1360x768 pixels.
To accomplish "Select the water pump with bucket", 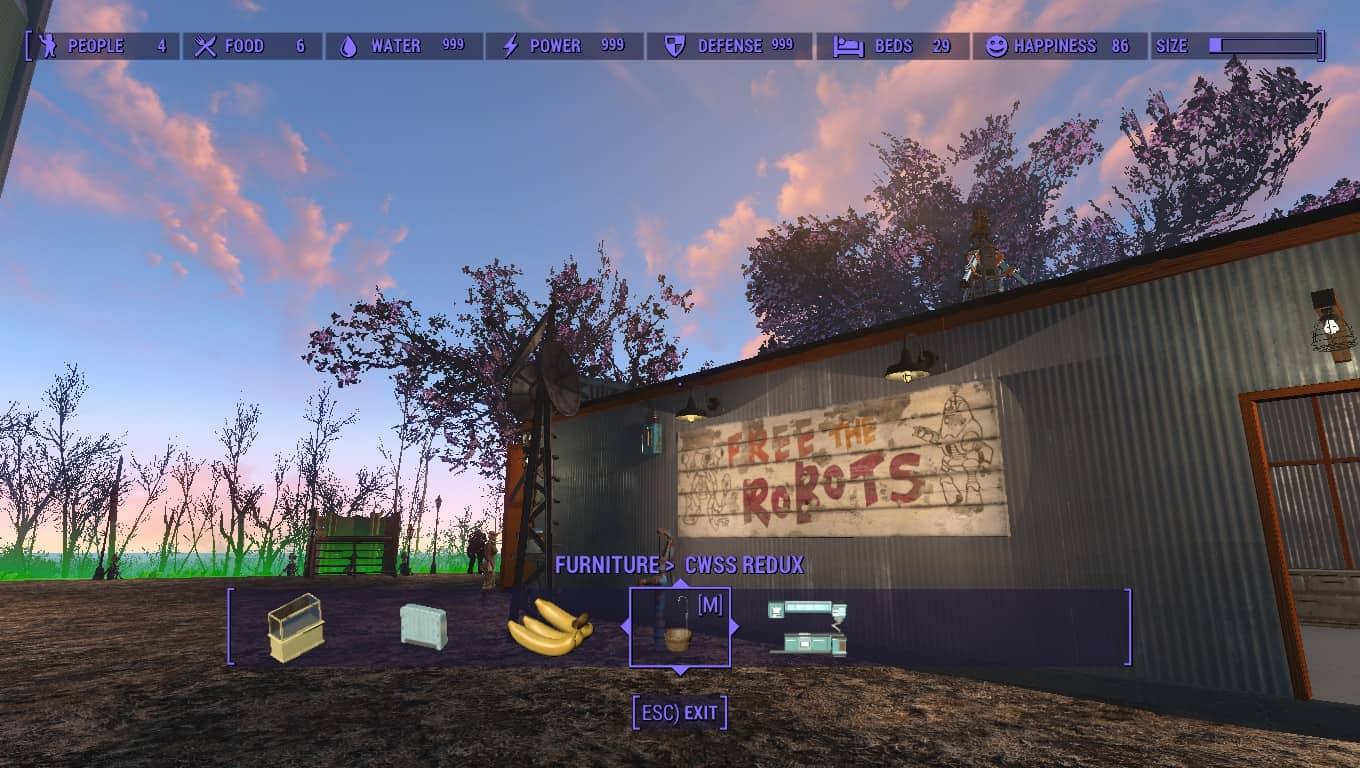I will click(x=679, y=628).
